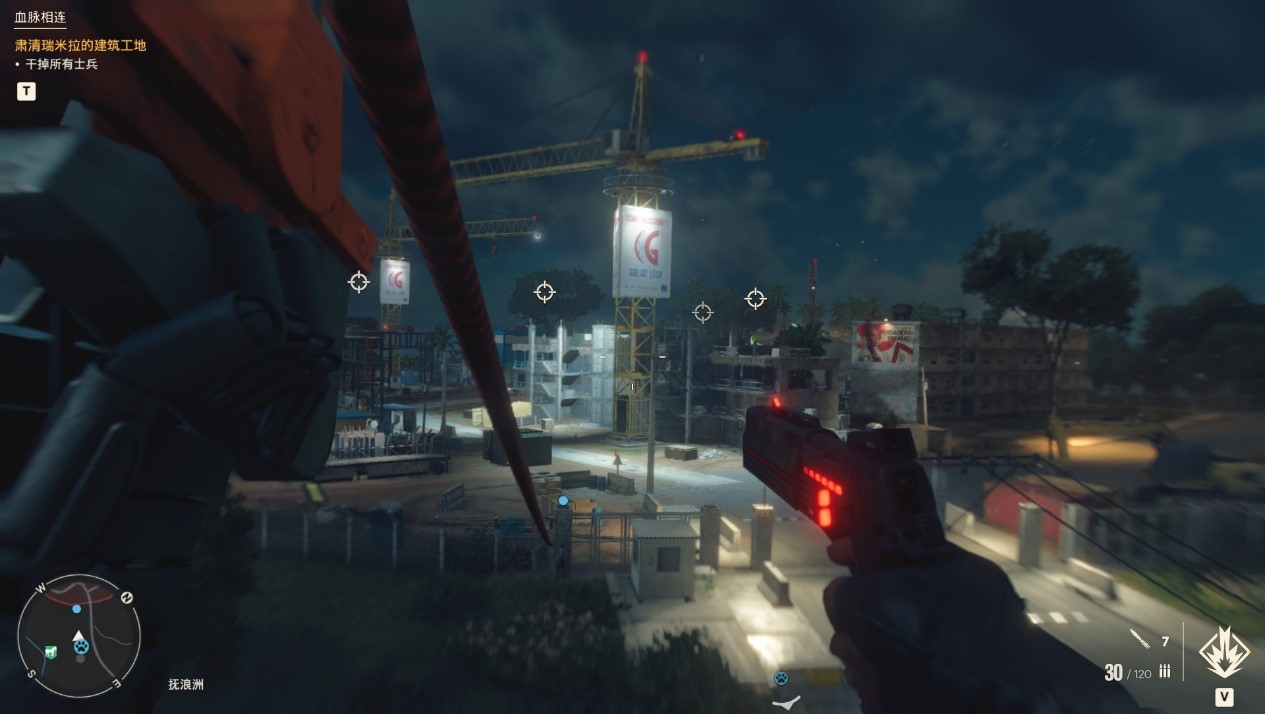The width and height of the screenshot is (1265, 714).
Task: Open the 血脉相连 mission title
Action: pos(40,17)
